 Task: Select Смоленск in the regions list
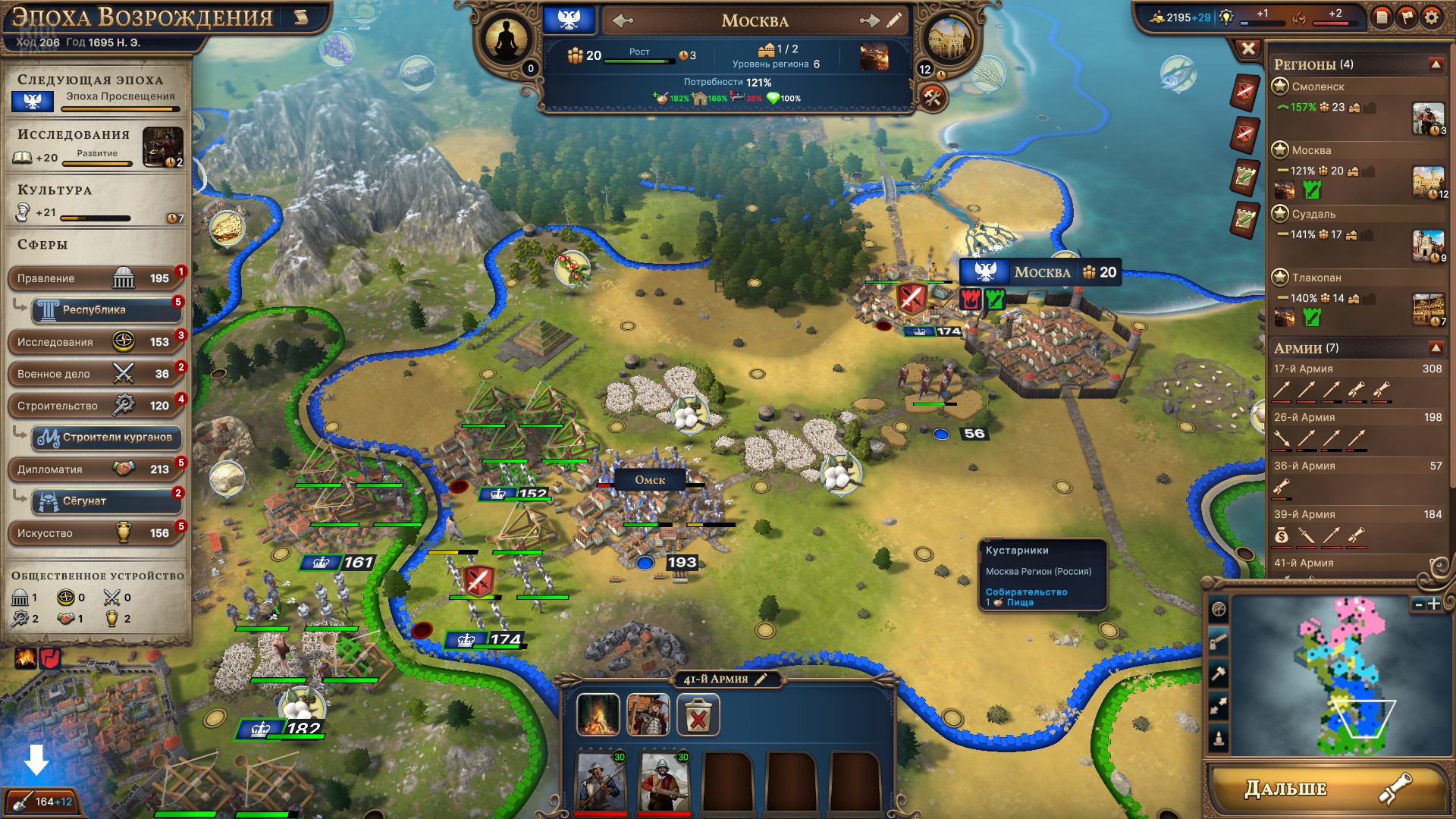1318,86
